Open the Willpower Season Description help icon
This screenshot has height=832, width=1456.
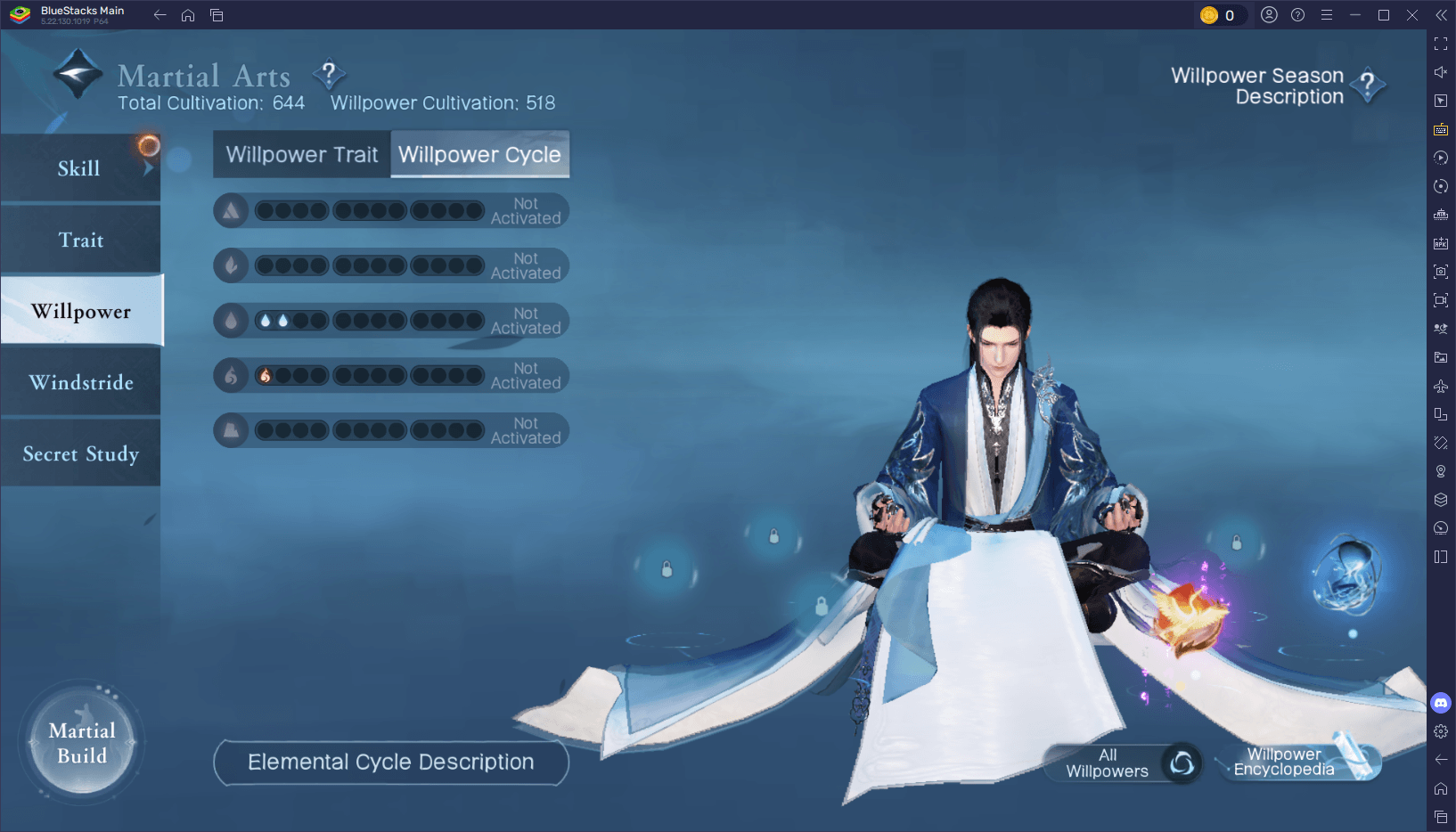point(1367,86)
